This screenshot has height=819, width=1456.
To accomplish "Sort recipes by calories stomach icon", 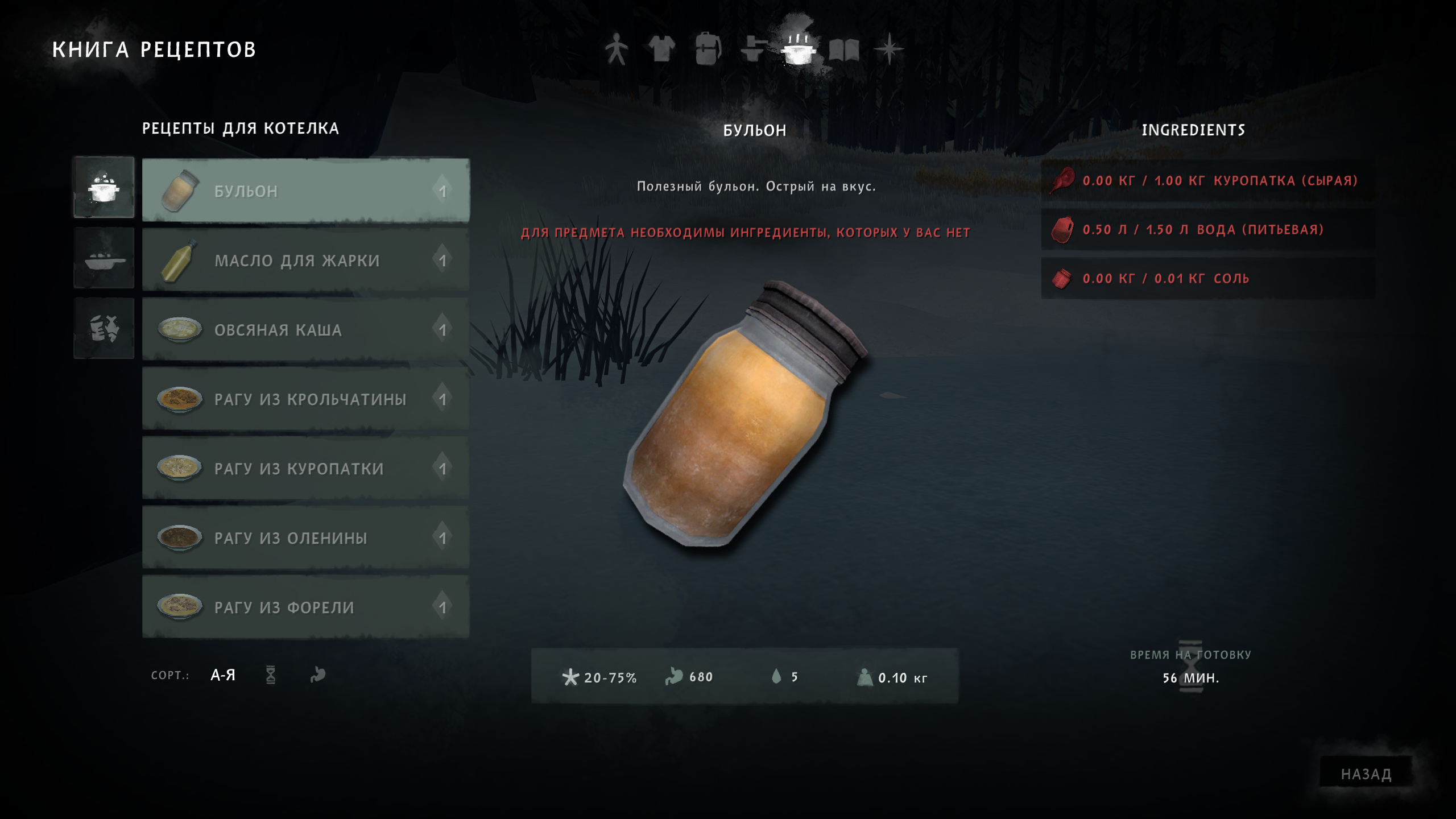I will pyautogui.click(x=318, y=675).
